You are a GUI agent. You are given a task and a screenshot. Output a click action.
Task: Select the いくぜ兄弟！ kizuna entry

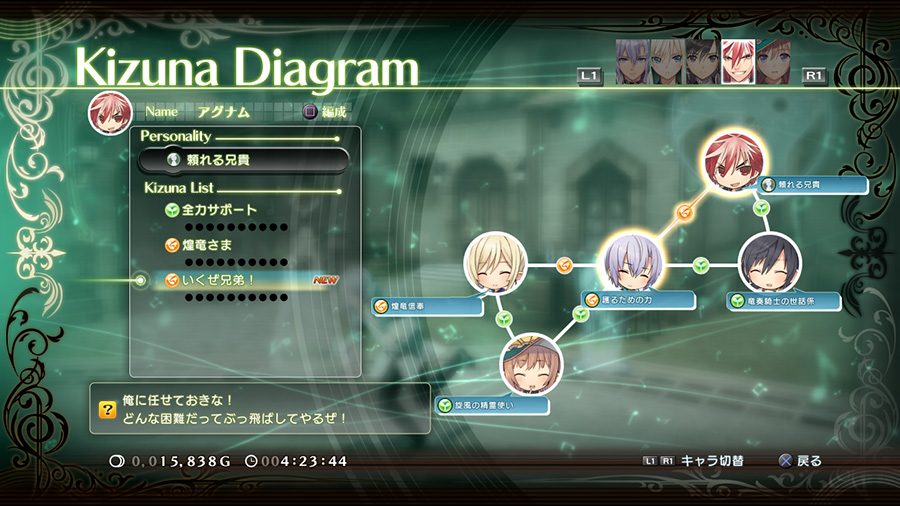click(x=216, y=280)
